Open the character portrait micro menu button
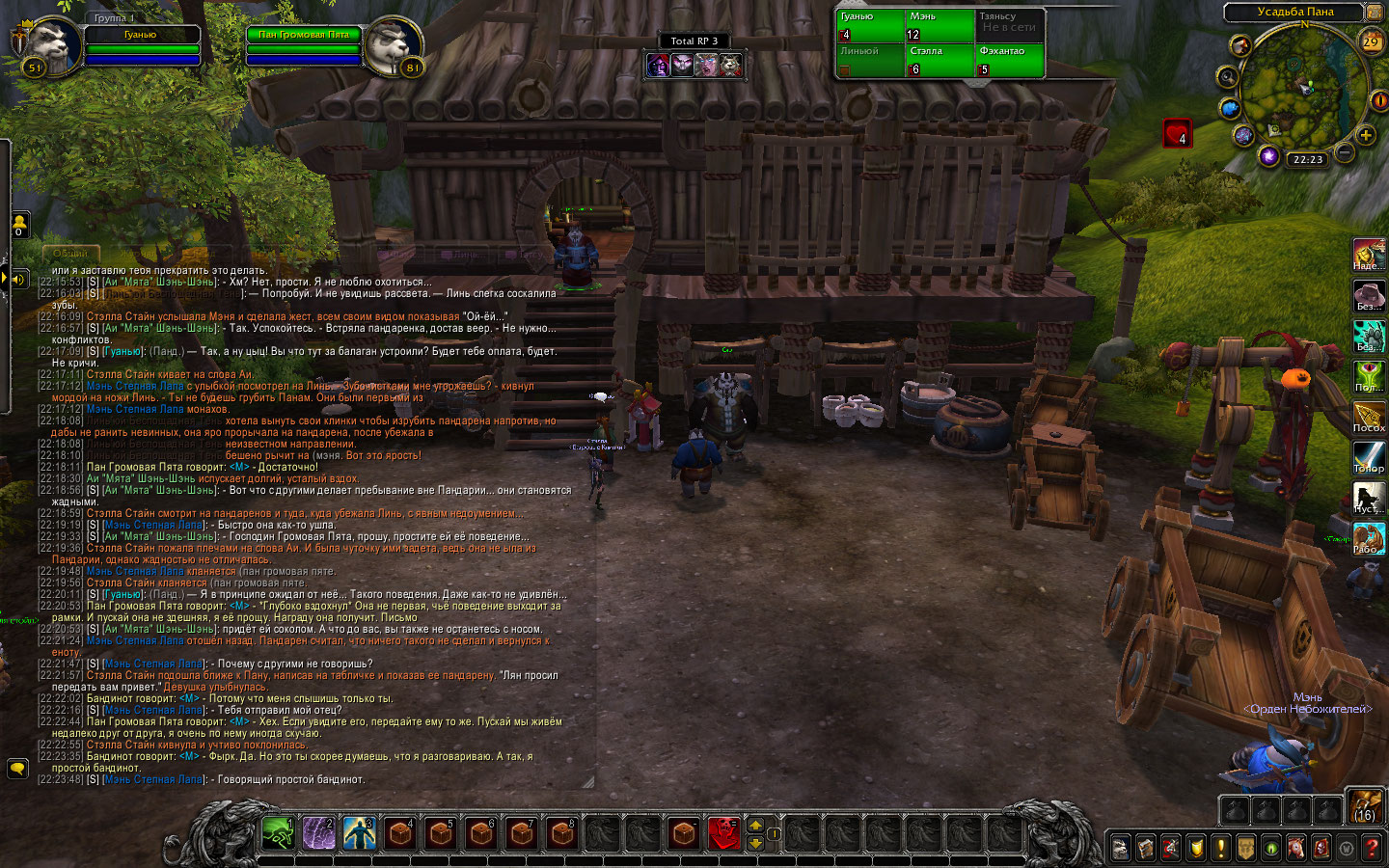The image size is (1389, 868). click(x=1120, y=848)
